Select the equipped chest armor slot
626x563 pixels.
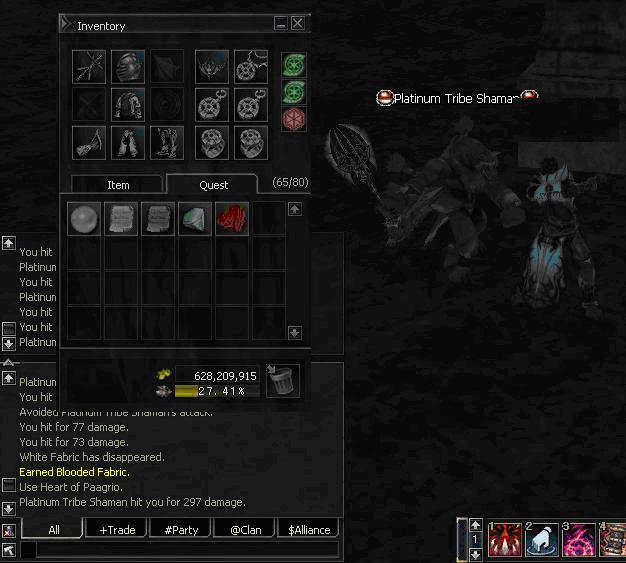[x=128, y=104]
